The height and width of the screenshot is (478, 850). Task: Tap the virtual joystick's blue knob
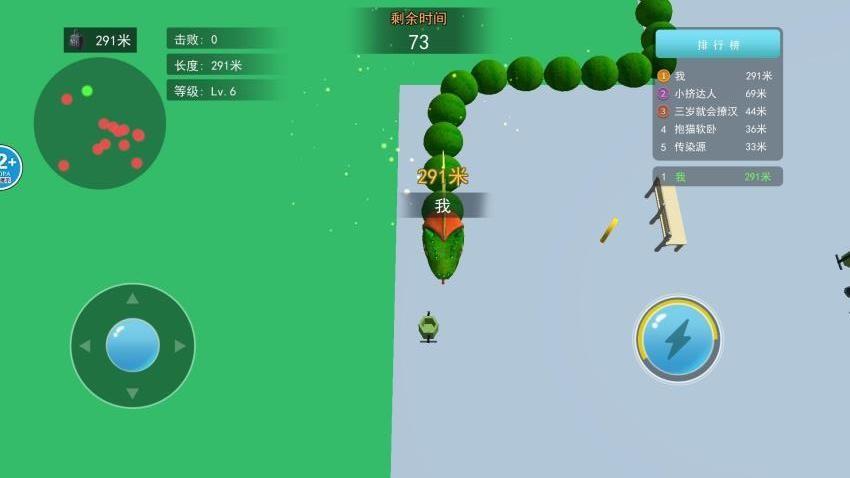tap(133, 345)
